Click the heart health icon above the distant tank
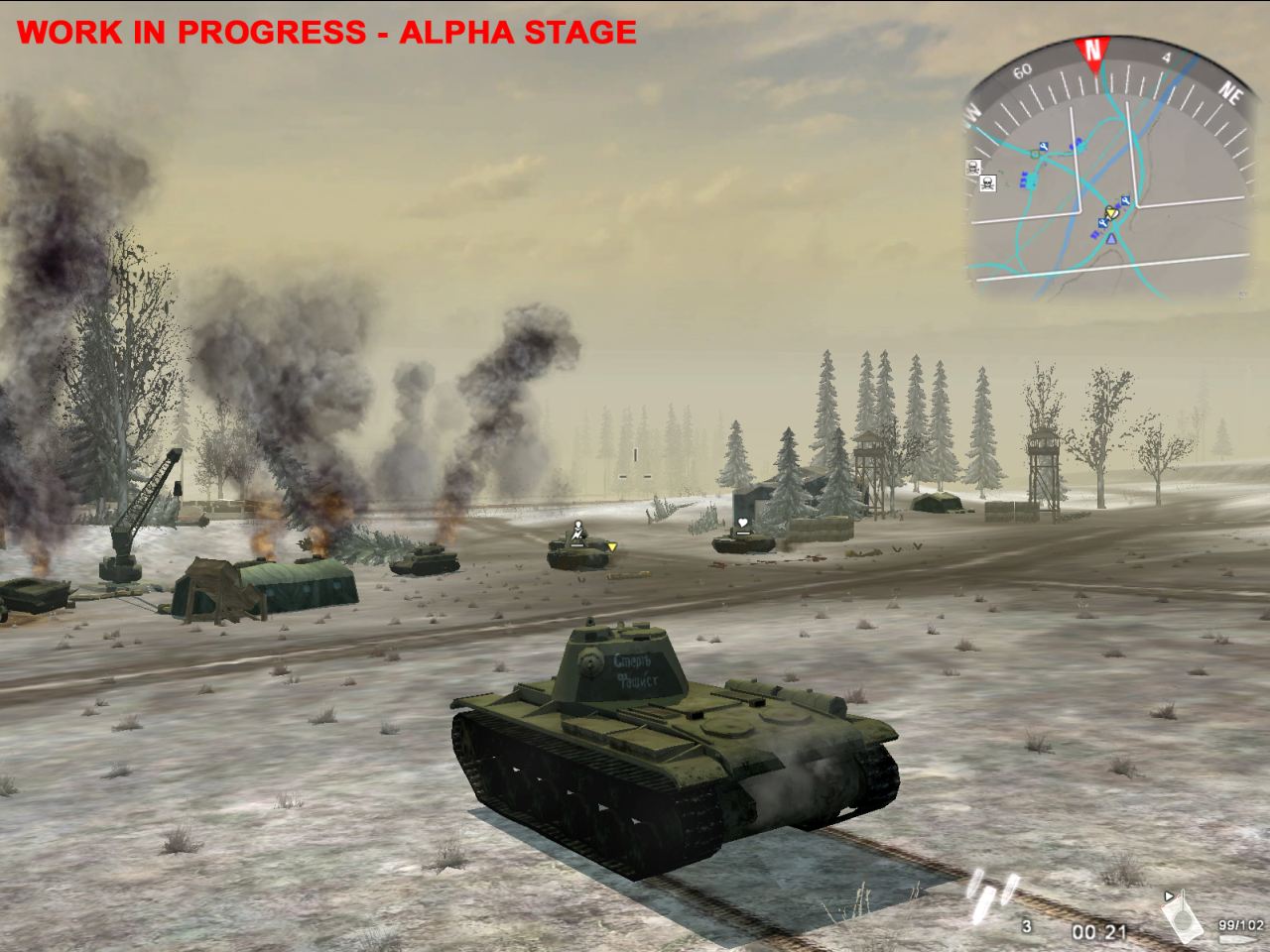1270x952 pixels. [x=742, y=523]
